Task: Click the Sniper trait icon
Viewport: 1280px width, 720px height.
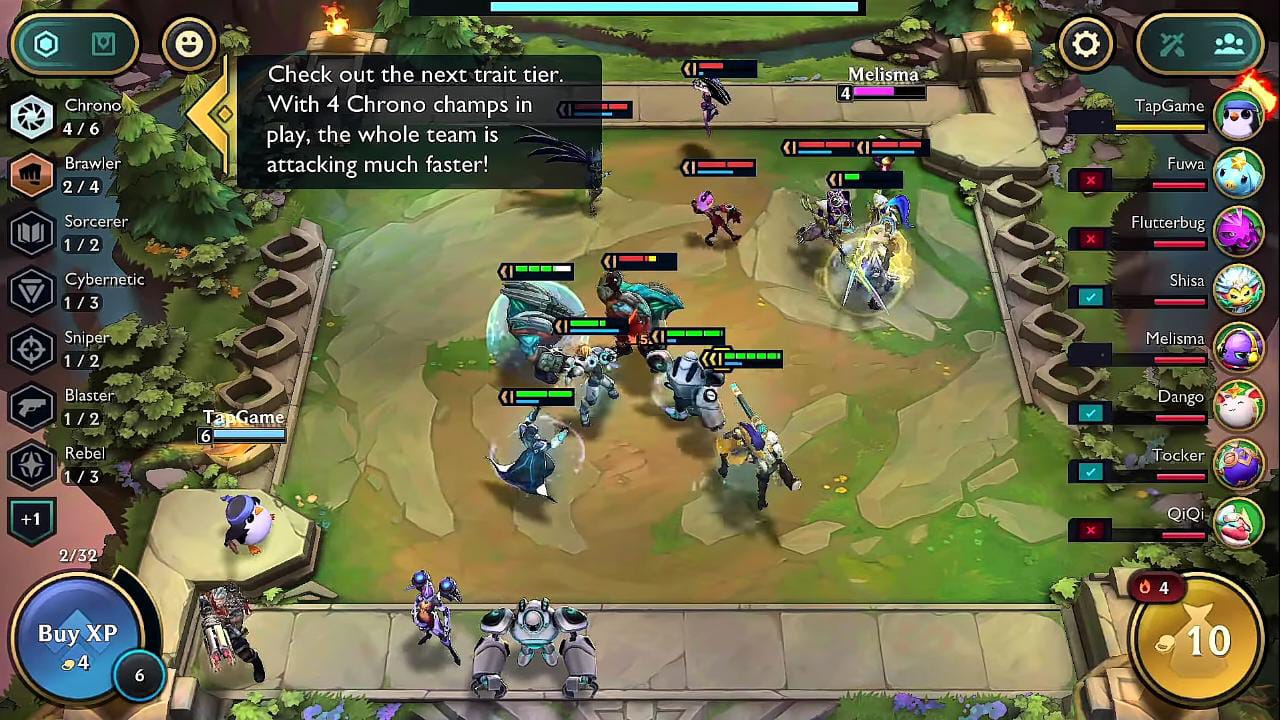Action: pos(32,348)
